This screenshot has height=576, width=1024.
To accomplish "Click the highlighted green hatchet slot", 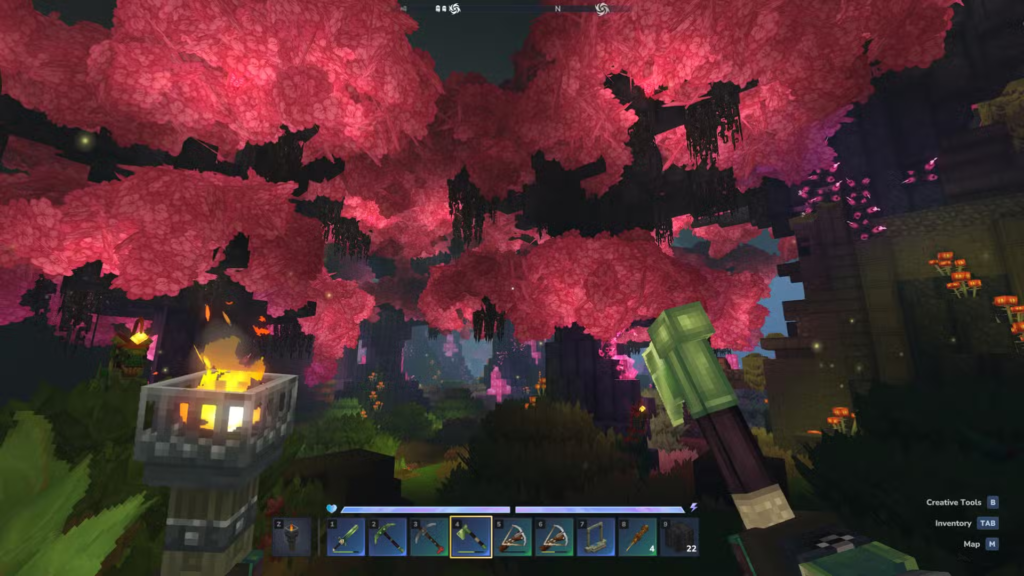I will (471, 537).
